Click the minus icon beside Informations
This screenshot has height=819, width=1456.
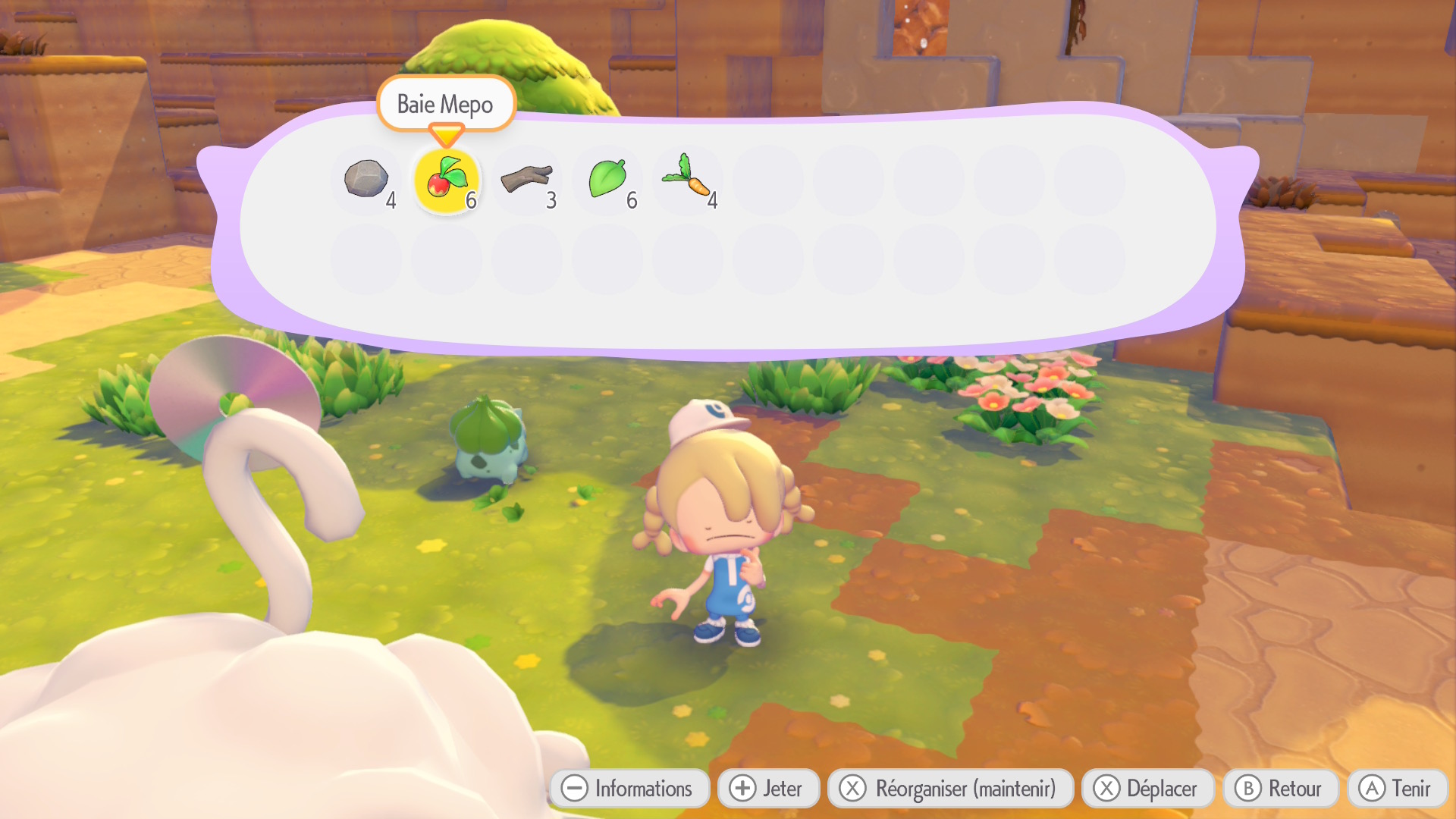pyautogui.click(x=576, y=788)
